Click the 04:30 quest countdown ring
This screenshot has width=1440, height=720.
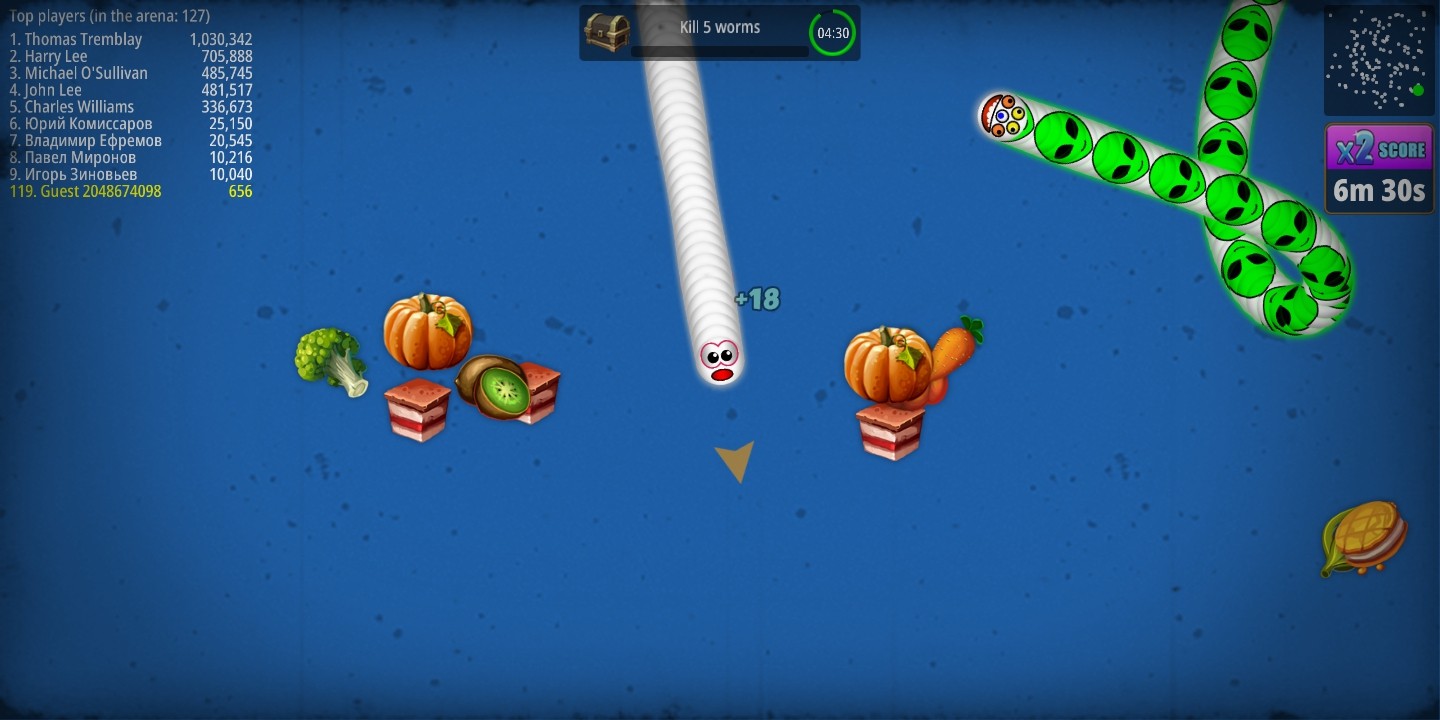point(831,32)
